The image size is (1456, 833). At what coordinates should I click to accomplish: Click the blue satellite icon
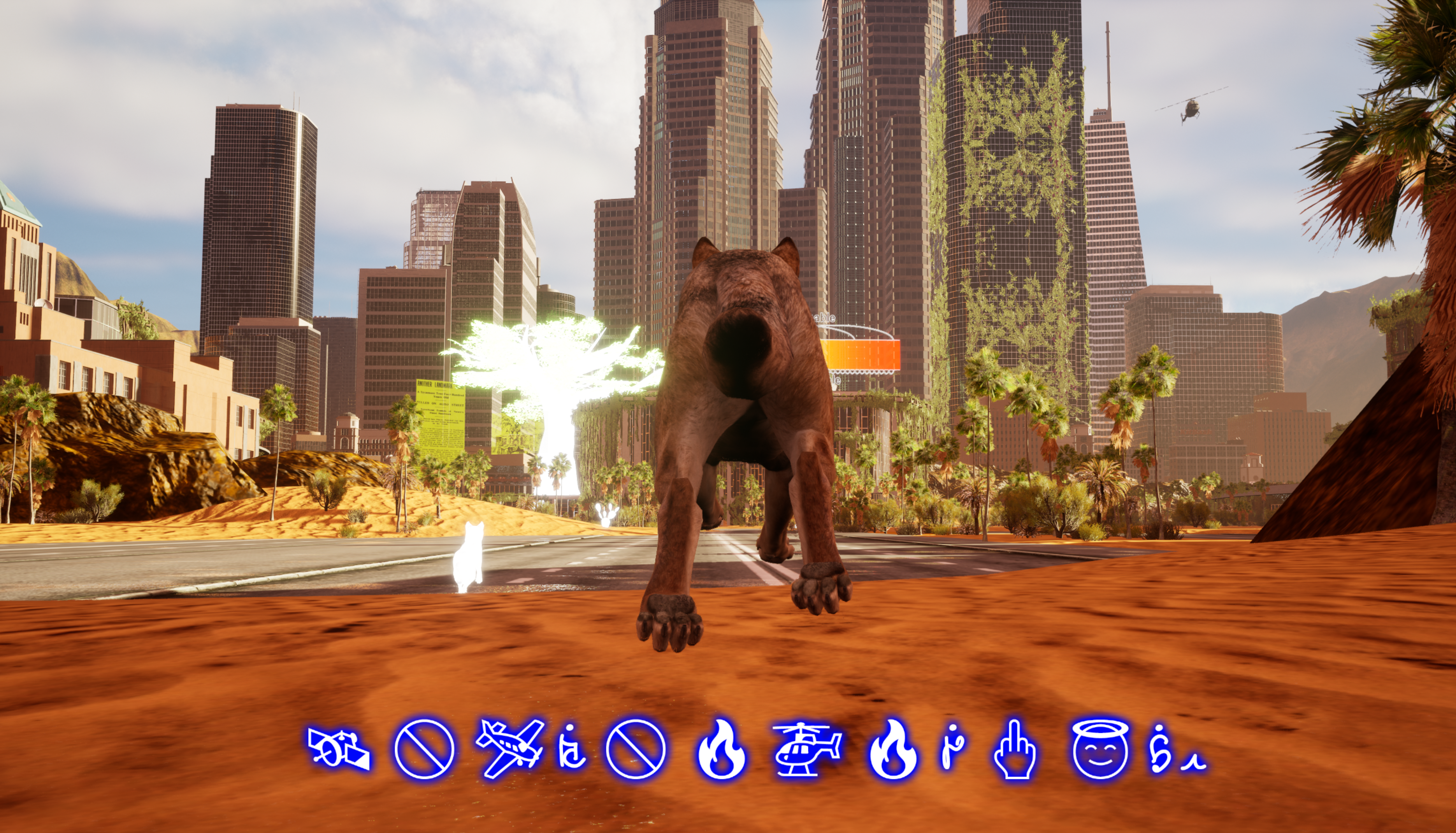[x=338, y=748]
